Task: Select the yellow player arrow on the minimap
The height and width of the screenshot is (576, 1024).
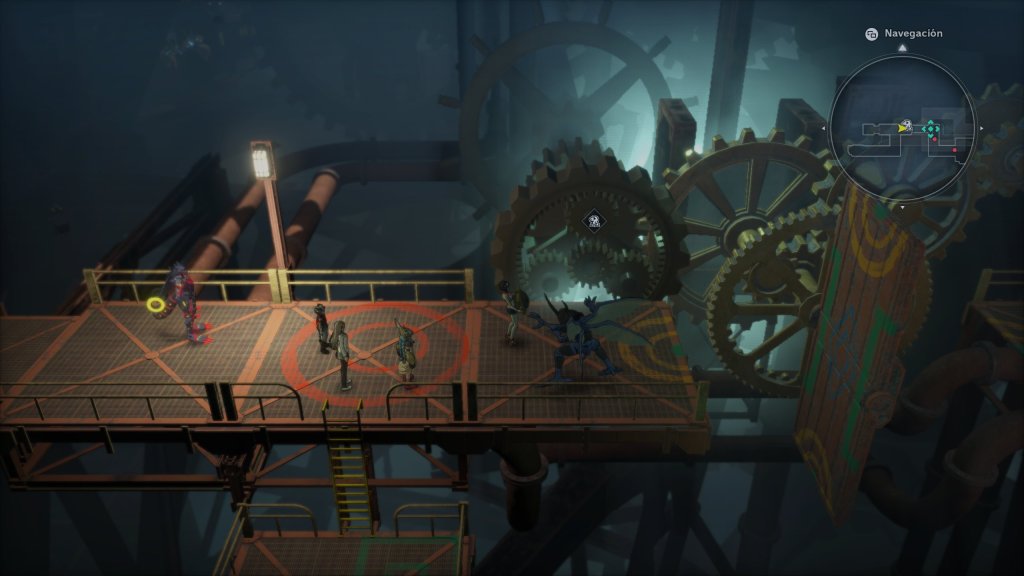Action: (904, 128)
